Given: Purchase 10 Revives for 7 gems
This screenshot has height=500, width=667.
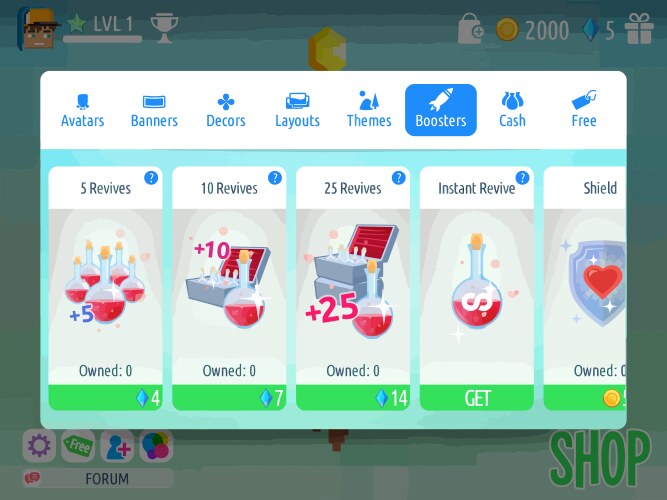Looking at the screenshot, I should point(229,398).
